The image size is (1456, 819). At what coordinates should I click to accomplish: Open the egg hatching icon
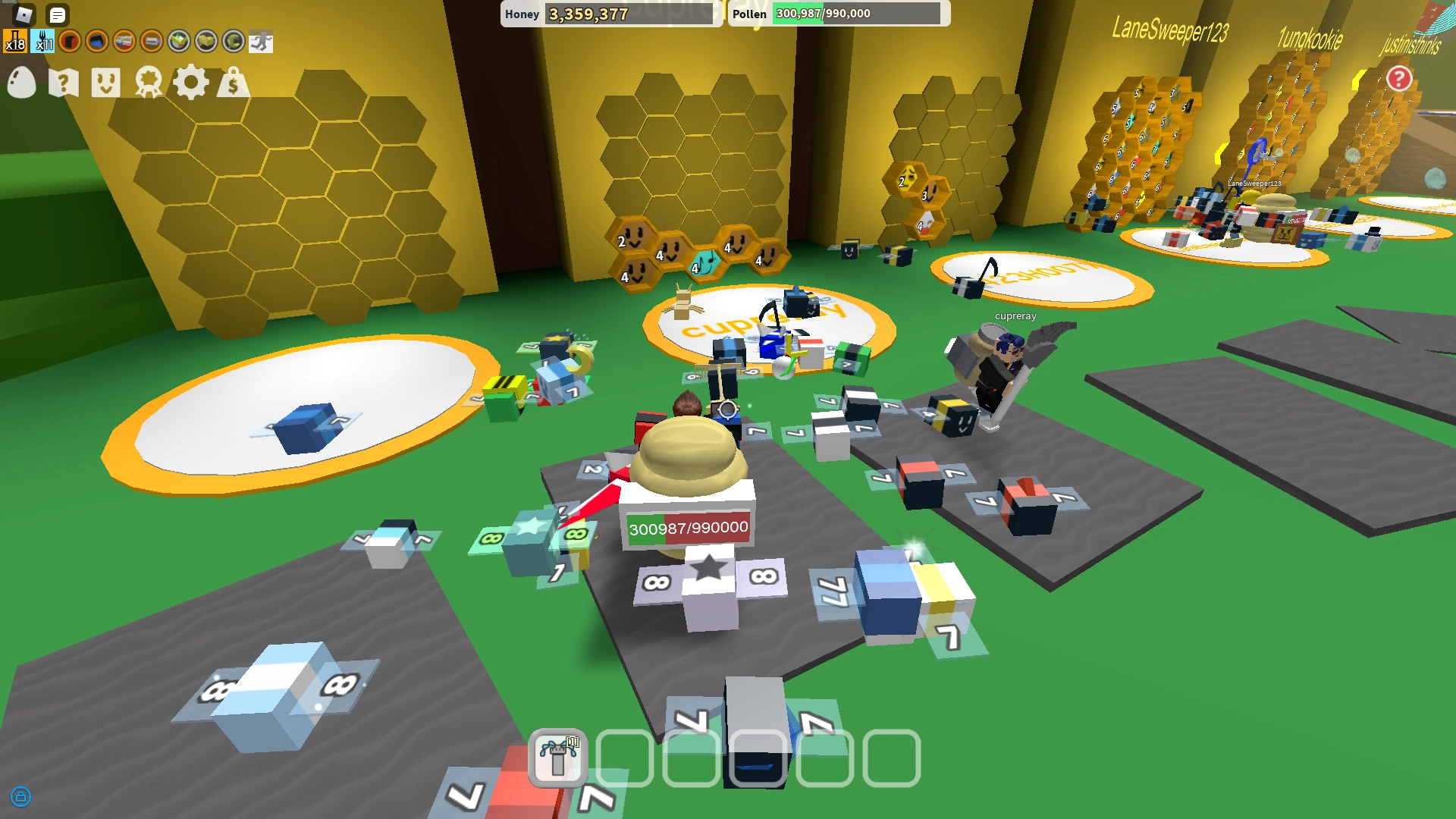pos(21,82)
